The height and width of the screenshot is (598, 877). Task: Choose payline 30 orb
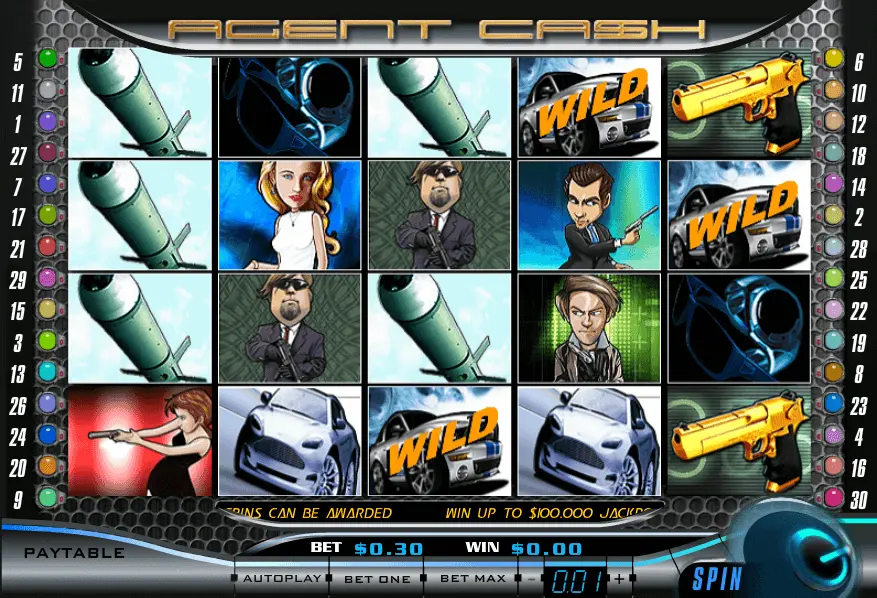click(832, 496)
